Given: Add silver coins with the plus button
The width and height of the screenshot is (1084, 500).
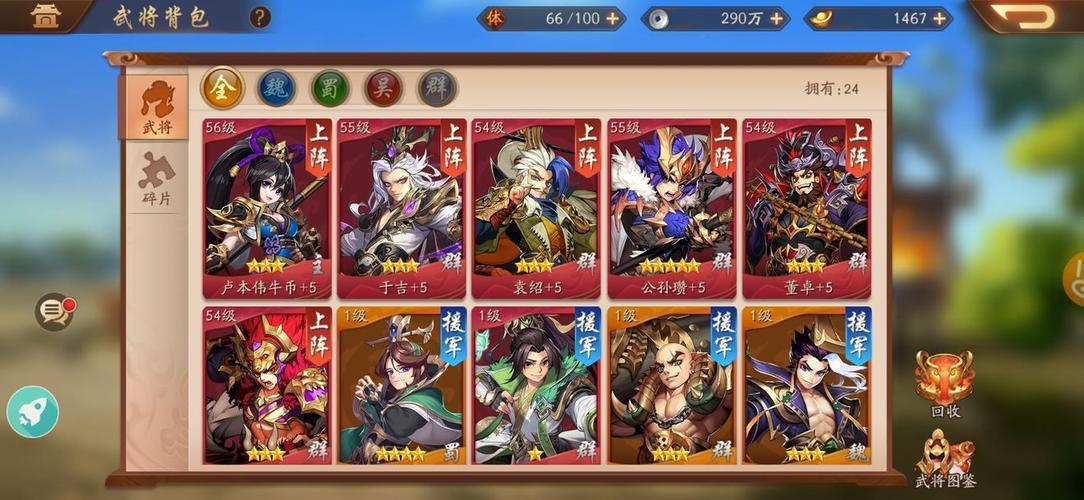Looking at the screenshot, I should click(x=776, y=18).
